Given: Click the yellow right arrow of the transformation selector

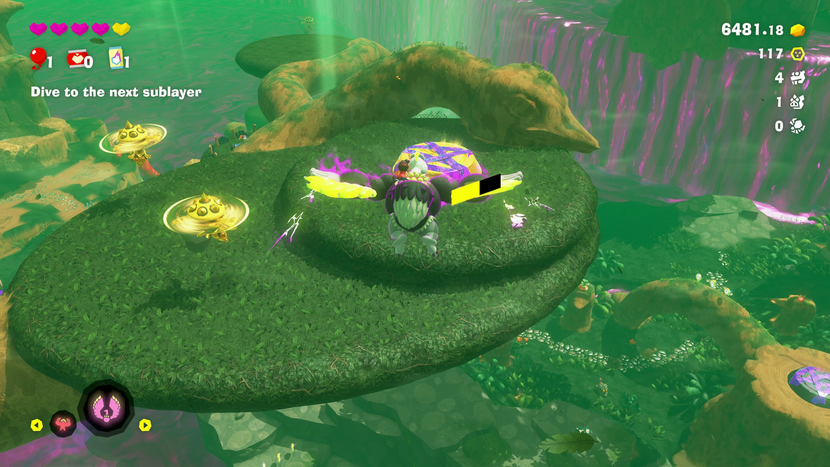Looking at the screenshot, I should coord(145,425).
